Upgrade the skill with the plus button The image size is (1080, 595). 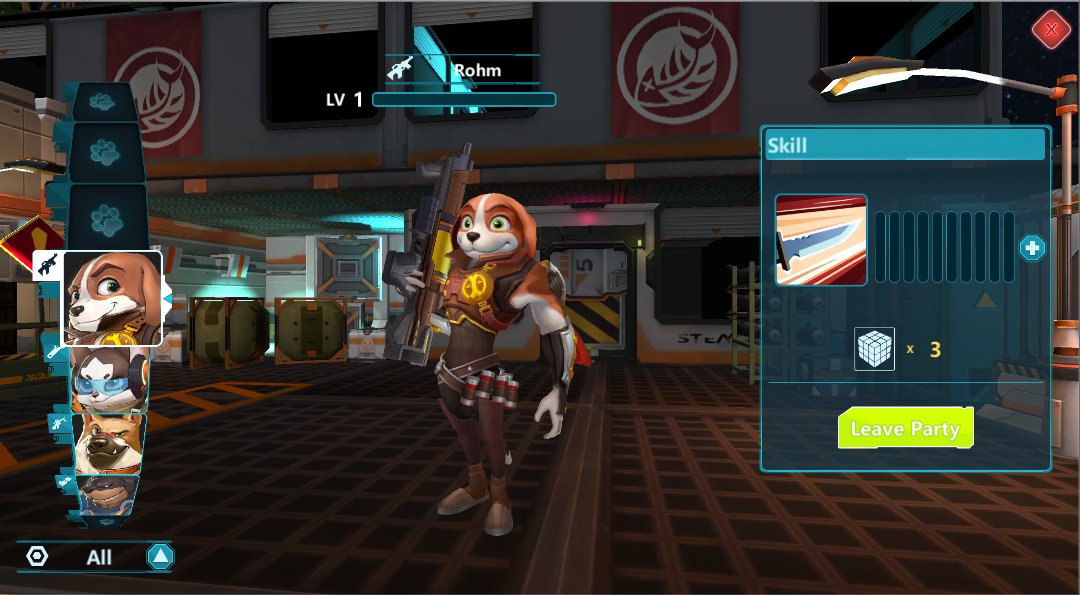(1032, 248)
